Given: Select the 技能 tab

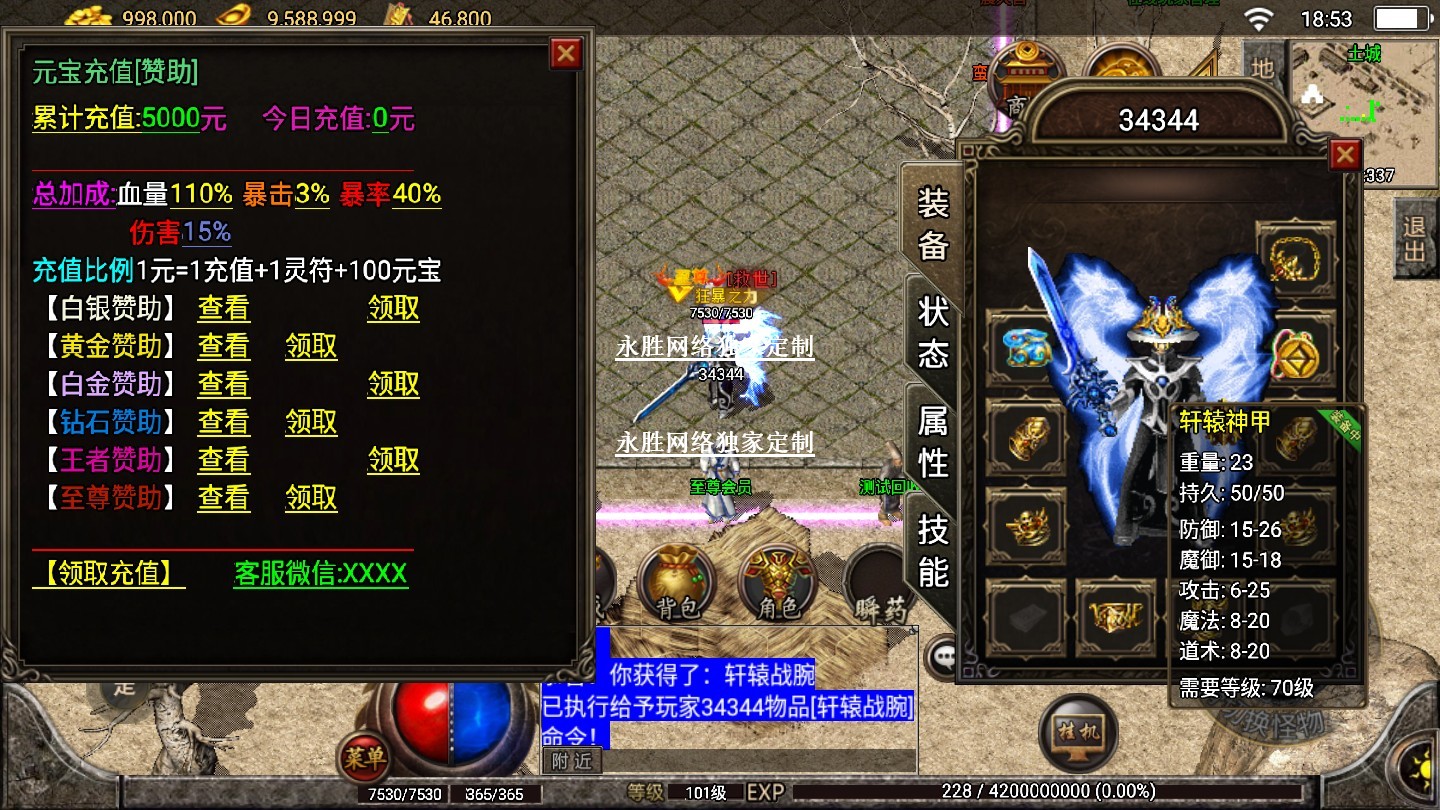Looking at the screenshot, I should coord(932,550).
